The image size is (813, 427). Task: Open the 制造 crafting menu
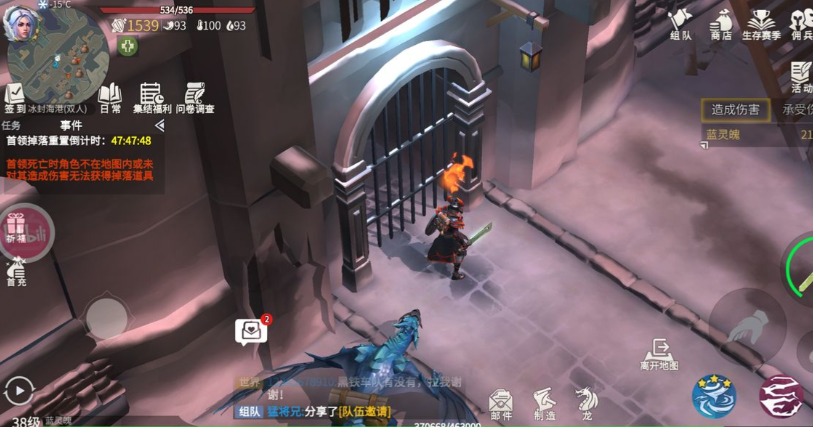[545, 402]
